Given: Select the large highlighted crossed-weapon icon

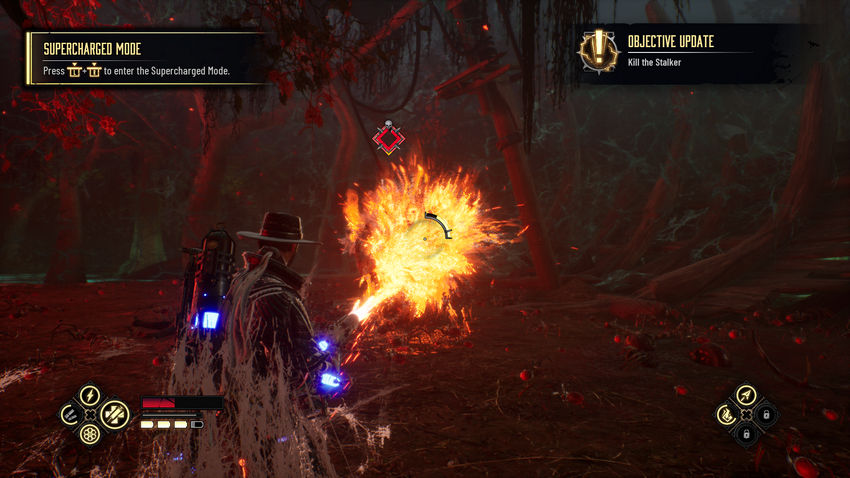Looking at the screenshot, I should [x=113, y=414].
